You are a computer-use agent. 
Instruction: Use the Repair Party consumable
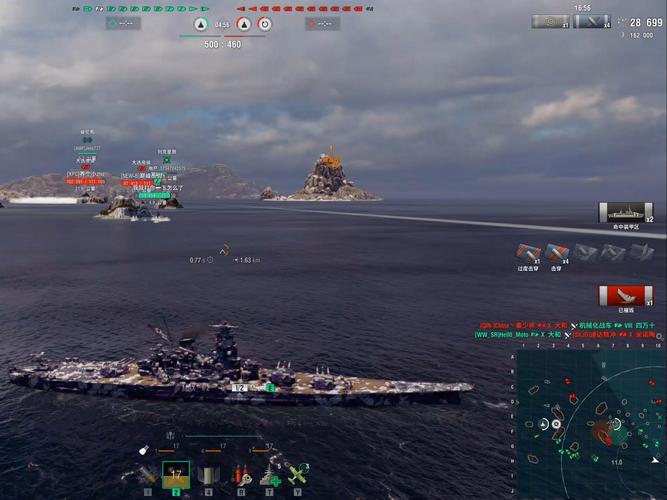pyautogui.click(x=268, y=475)
